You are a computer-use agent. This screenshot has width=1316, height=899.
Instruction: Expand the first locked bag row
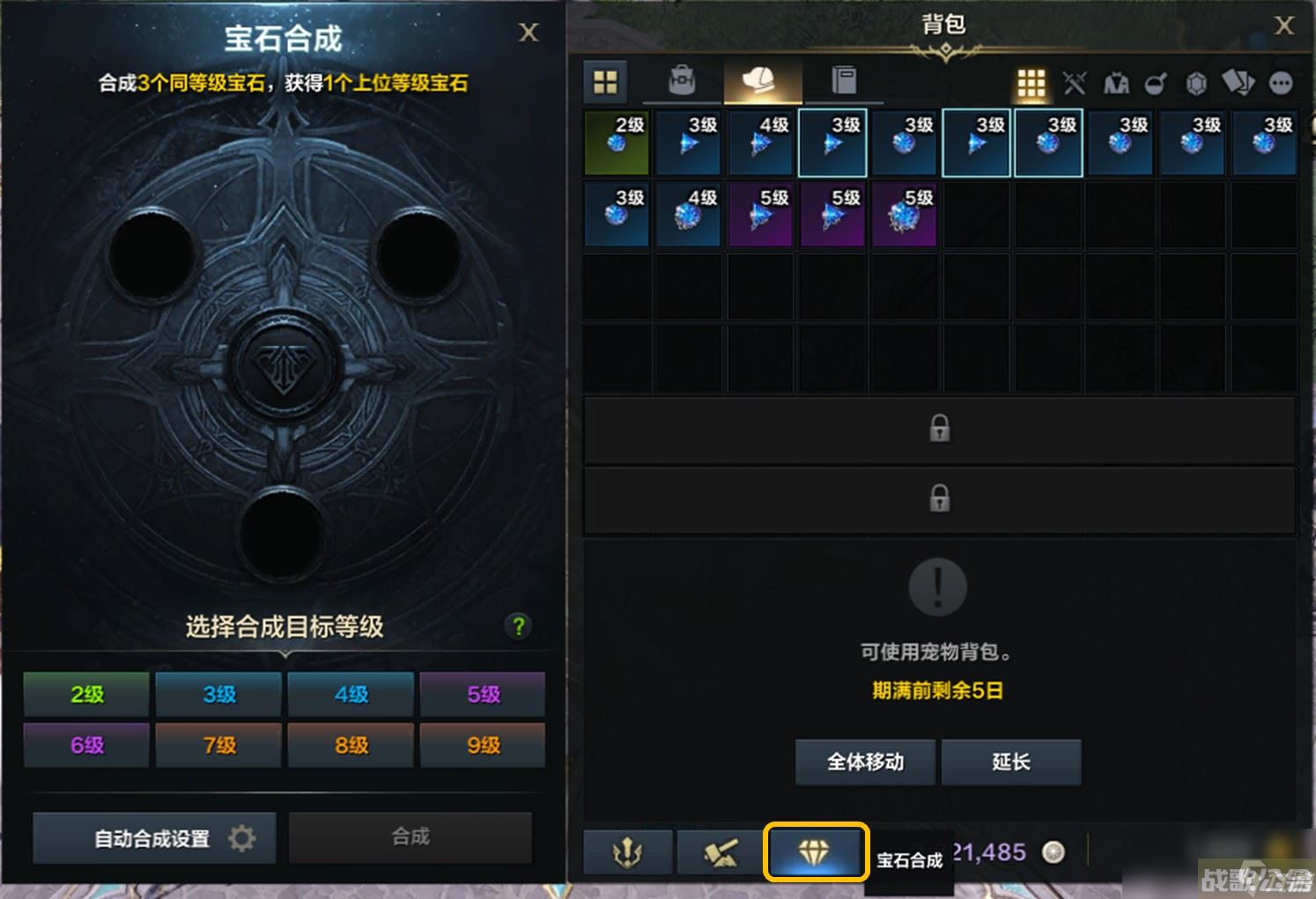point(940,429)
